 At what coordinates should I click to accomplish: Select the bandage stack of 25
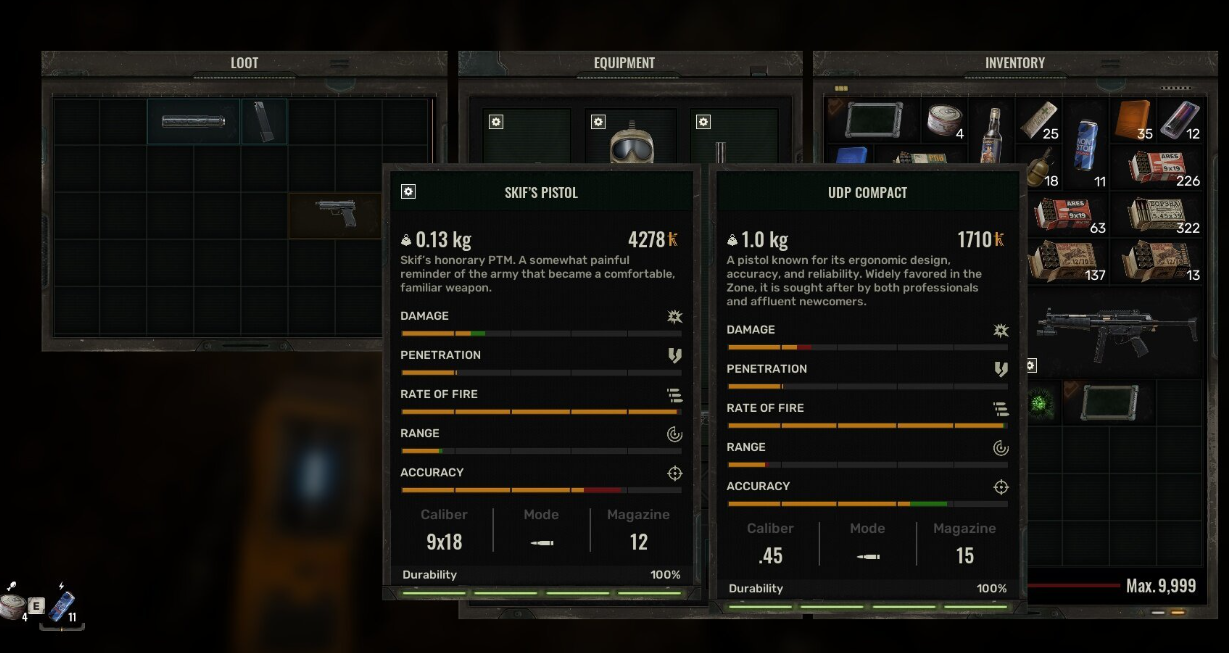[1038, 120]
